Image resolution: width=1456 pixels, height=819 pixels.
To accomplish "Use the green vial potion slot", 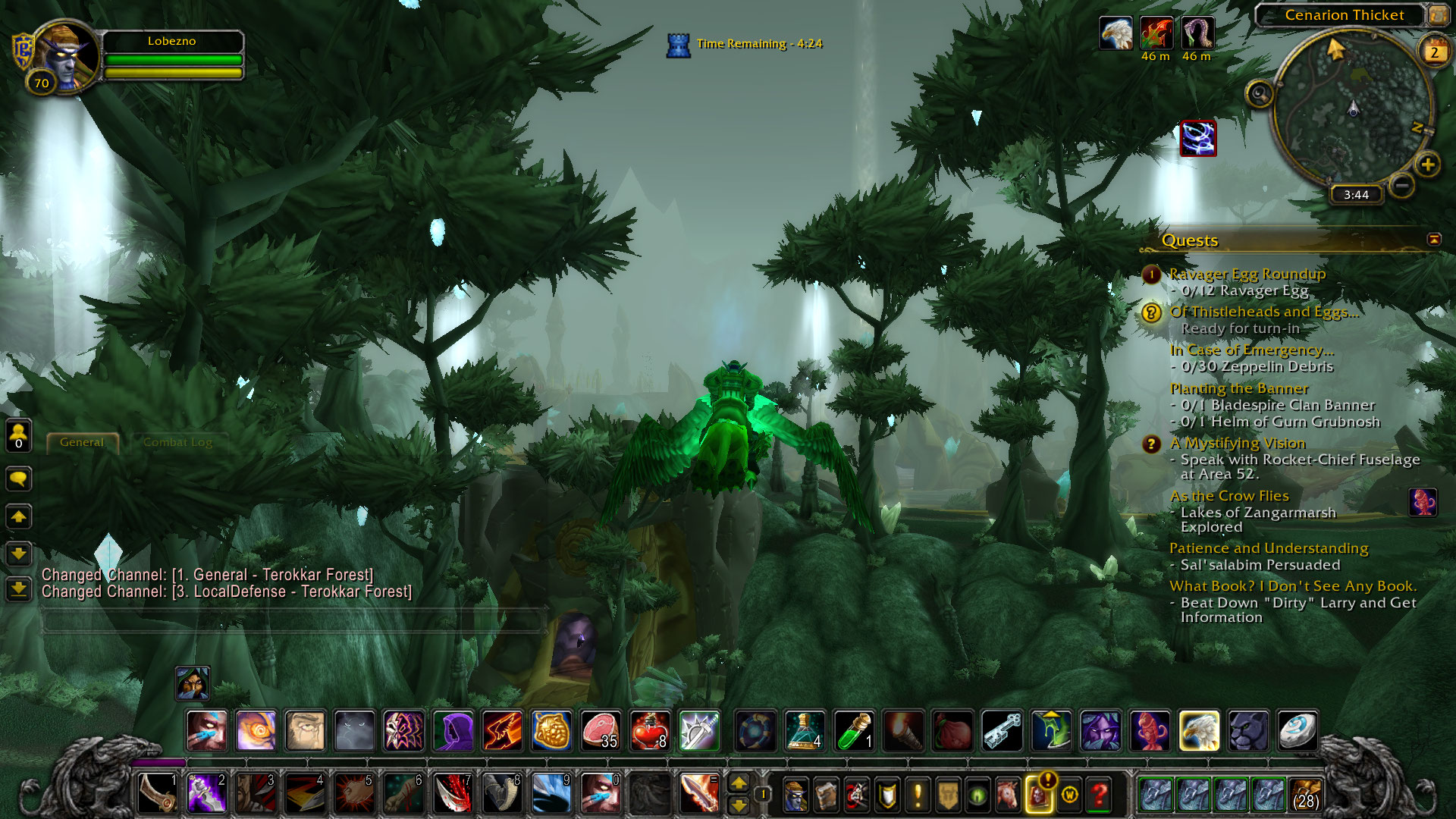I will click(x=854, y=730).
